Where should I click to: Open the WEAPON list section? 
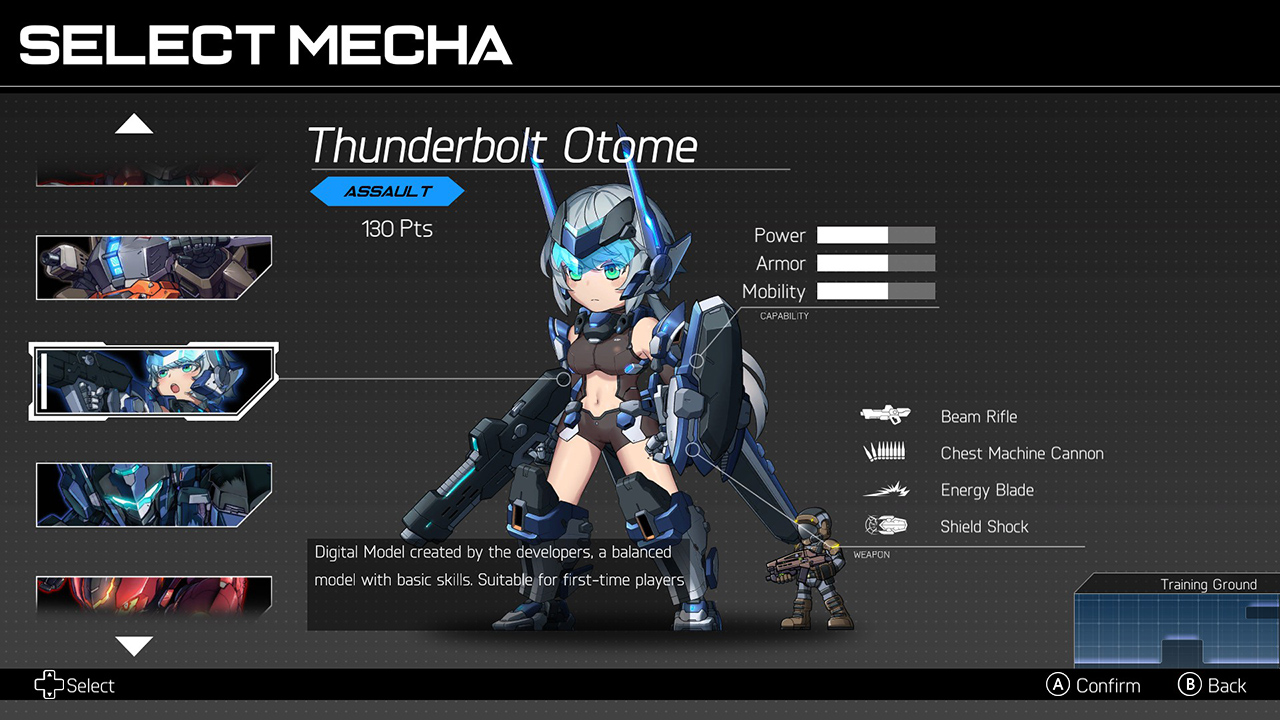pyautogui.click(x=869, y=552)
